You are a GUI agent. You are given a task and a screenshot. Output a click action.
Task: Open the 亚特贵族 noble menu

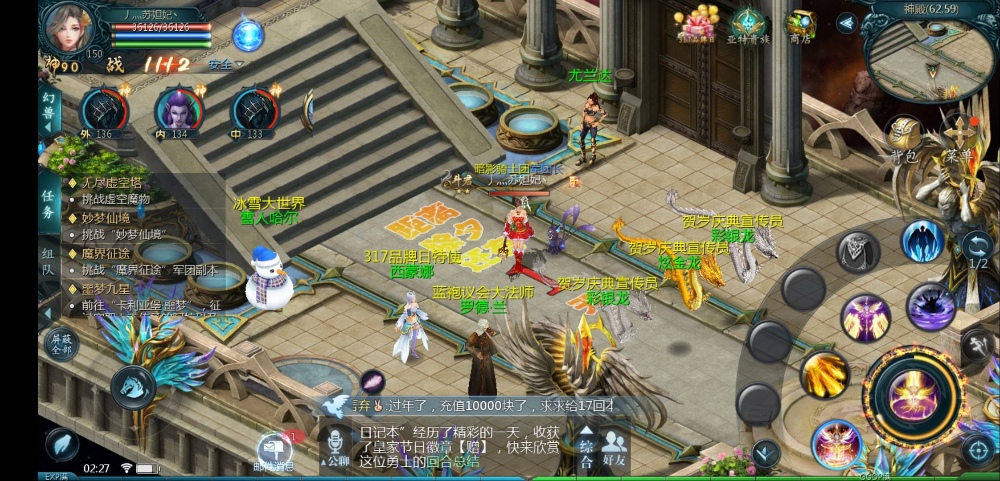point(747,25)
